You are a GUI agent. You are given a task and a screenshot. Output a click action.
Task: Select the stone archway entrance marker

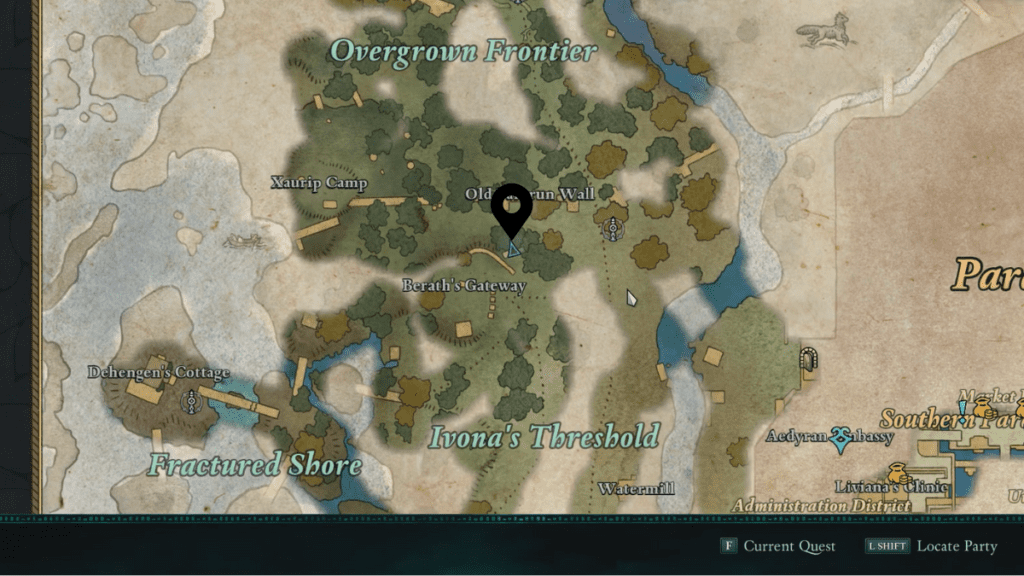click(x=809, y=359)
